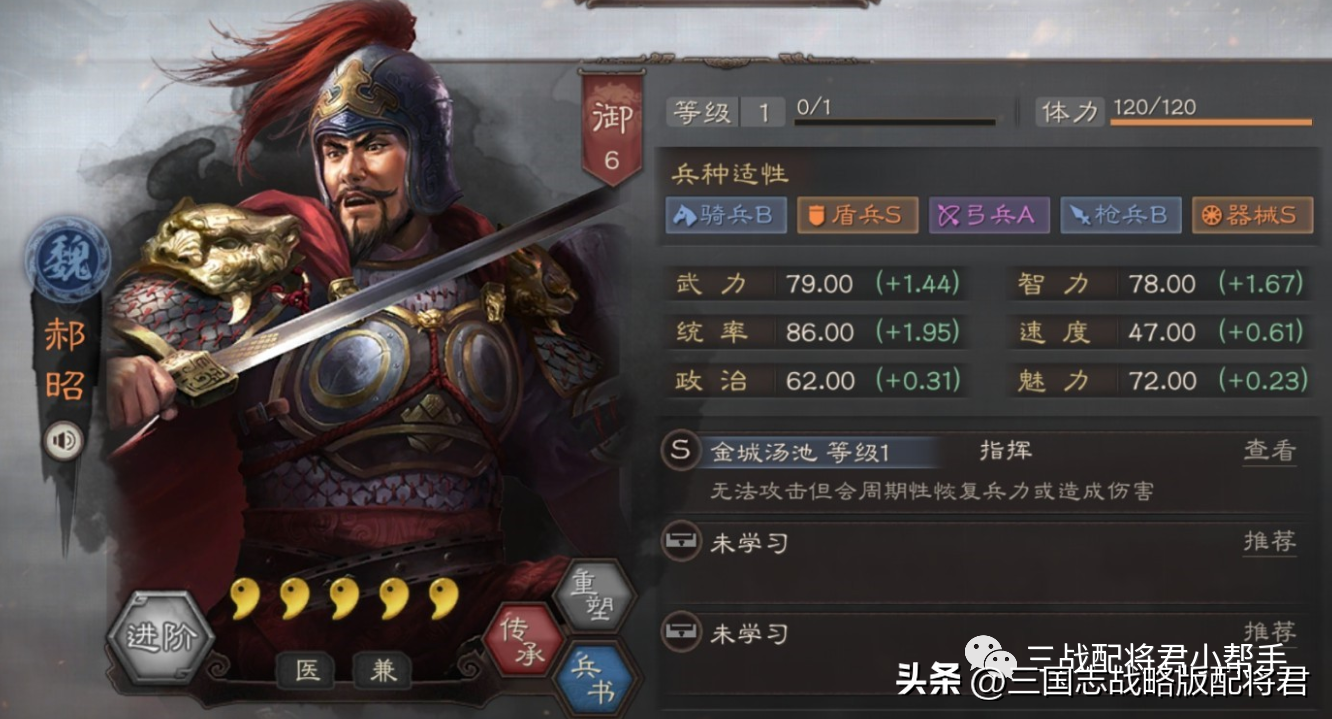Image resolution: width=1332 pixels, height=719 pixels.
Task: Select the 传承 inheritance button
Action: [x=521, y=641]
